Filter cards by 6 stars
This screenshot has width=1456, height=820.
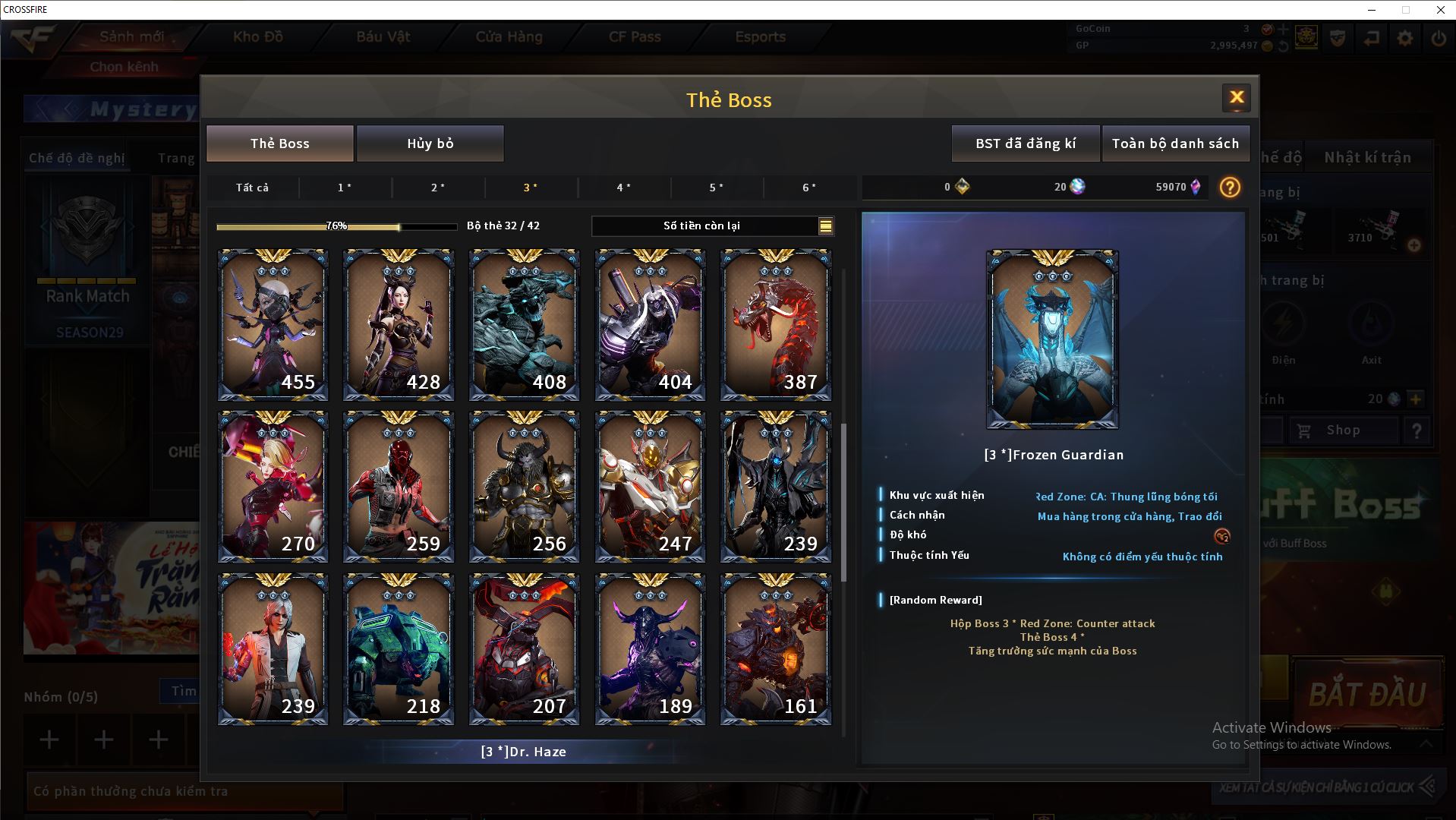pos(809,188)
